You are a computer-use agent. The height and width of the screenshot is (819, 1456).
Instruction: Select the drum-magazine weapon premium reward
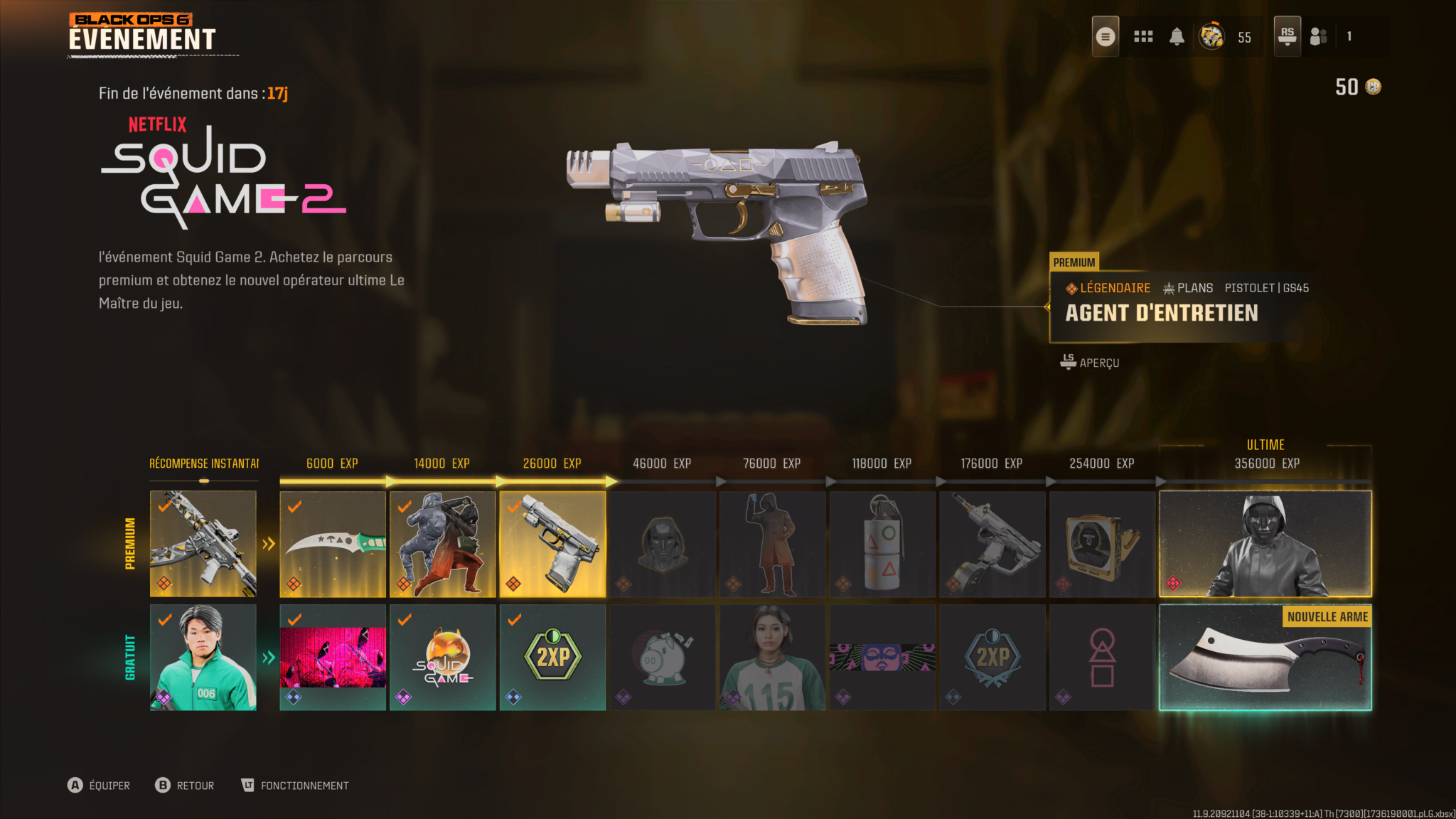pyautogui.click(x=992, y=544)
